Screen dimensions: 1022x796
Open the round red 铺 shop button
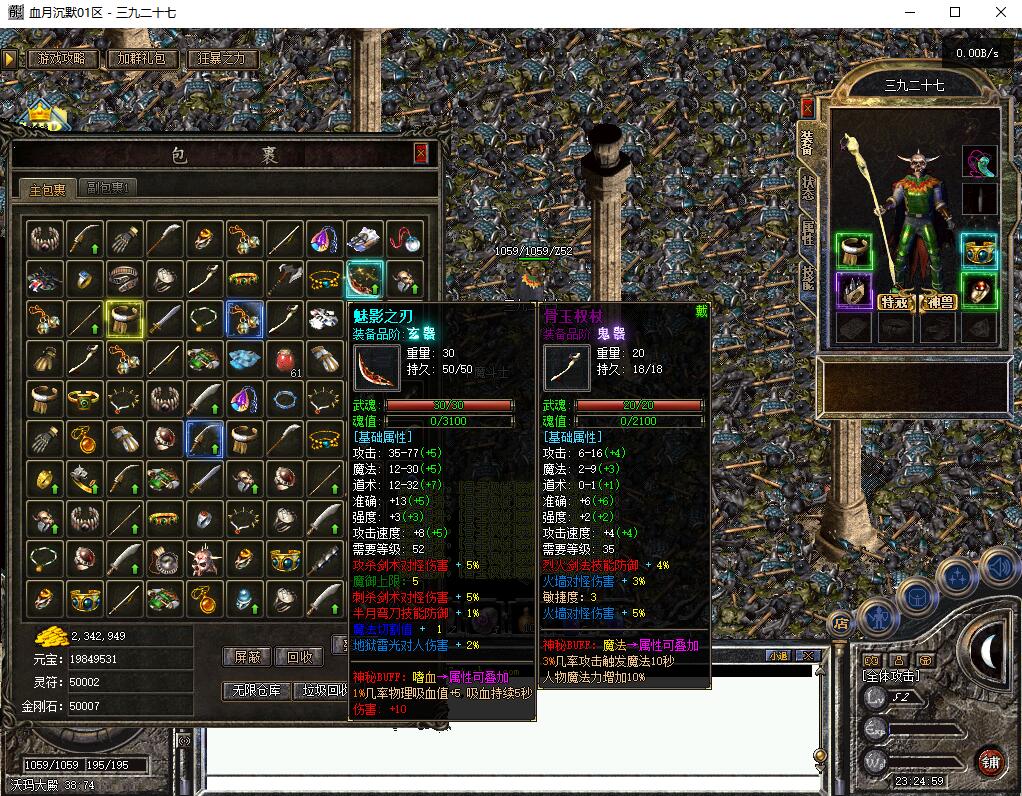coord(989,760)
